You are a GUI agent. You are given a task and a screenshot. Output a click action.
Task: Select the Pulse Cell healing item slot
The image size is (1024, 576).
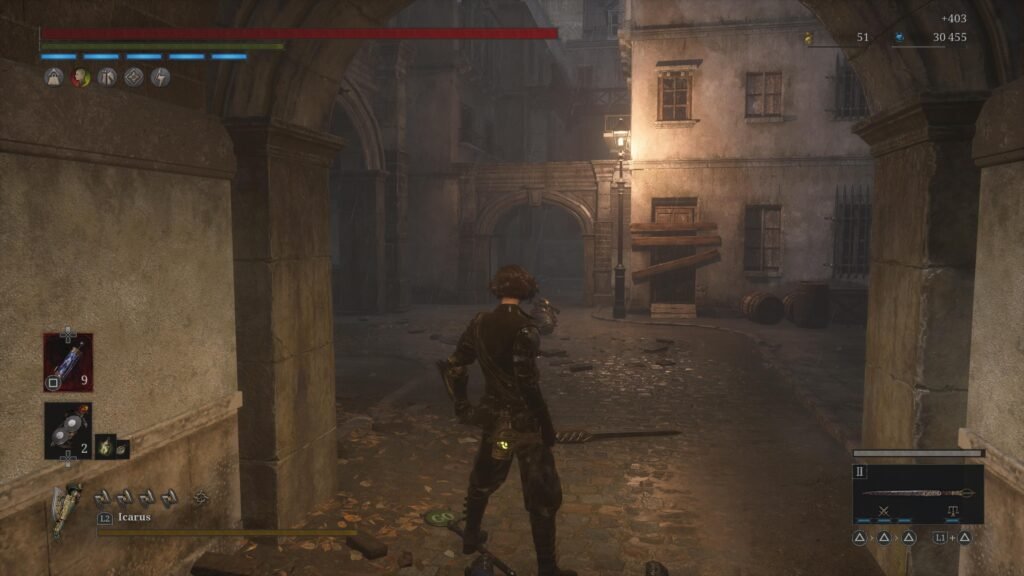coord(68,362)
